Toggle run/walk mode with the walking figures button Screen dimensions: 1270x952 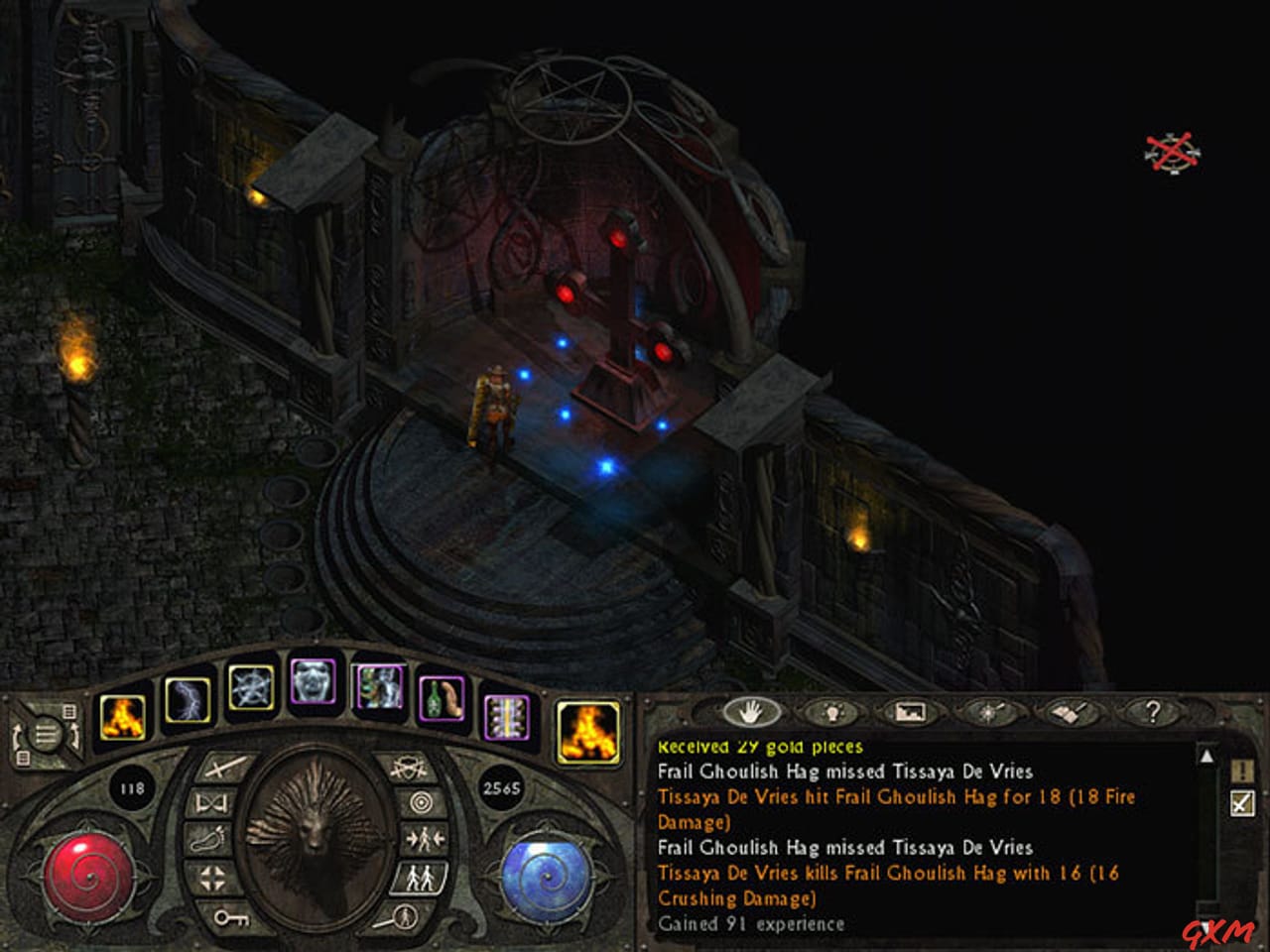tap(421, 879)
